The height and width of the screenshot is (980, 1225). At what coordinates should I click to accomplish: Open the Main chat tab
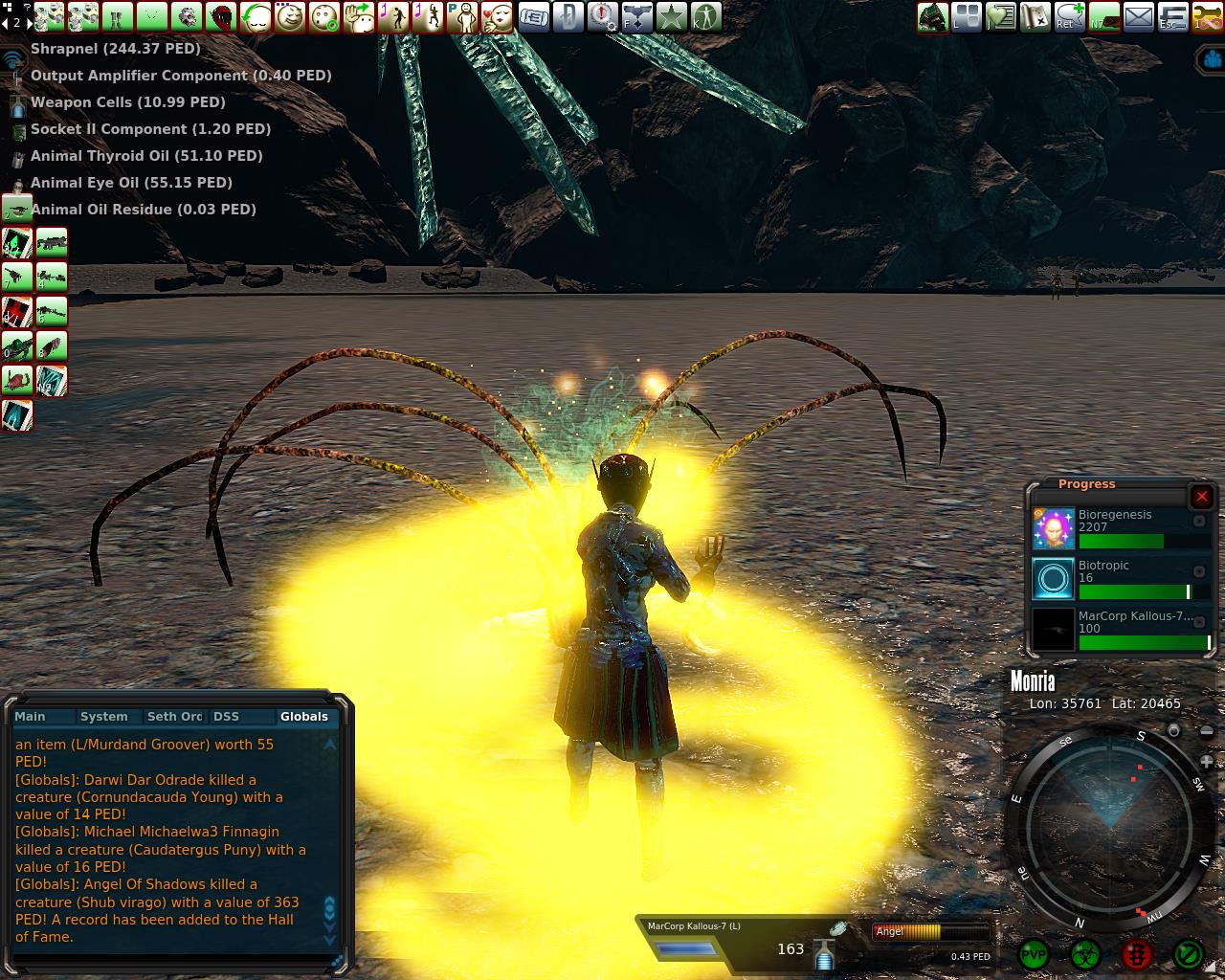point(30,716)
